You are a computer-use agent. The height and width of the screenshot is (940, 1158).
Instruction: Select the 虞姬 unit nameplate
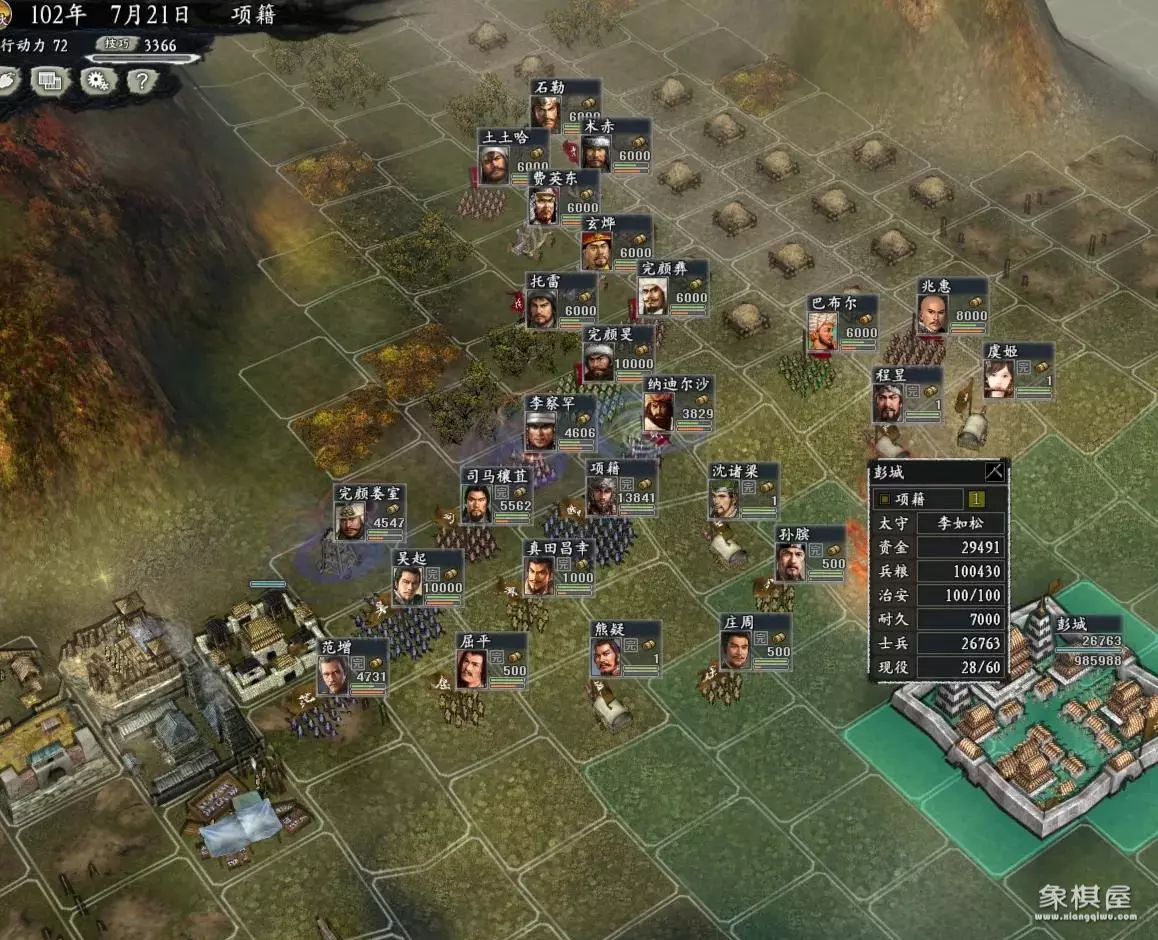pyautogui.click(x=1018, y=371)
